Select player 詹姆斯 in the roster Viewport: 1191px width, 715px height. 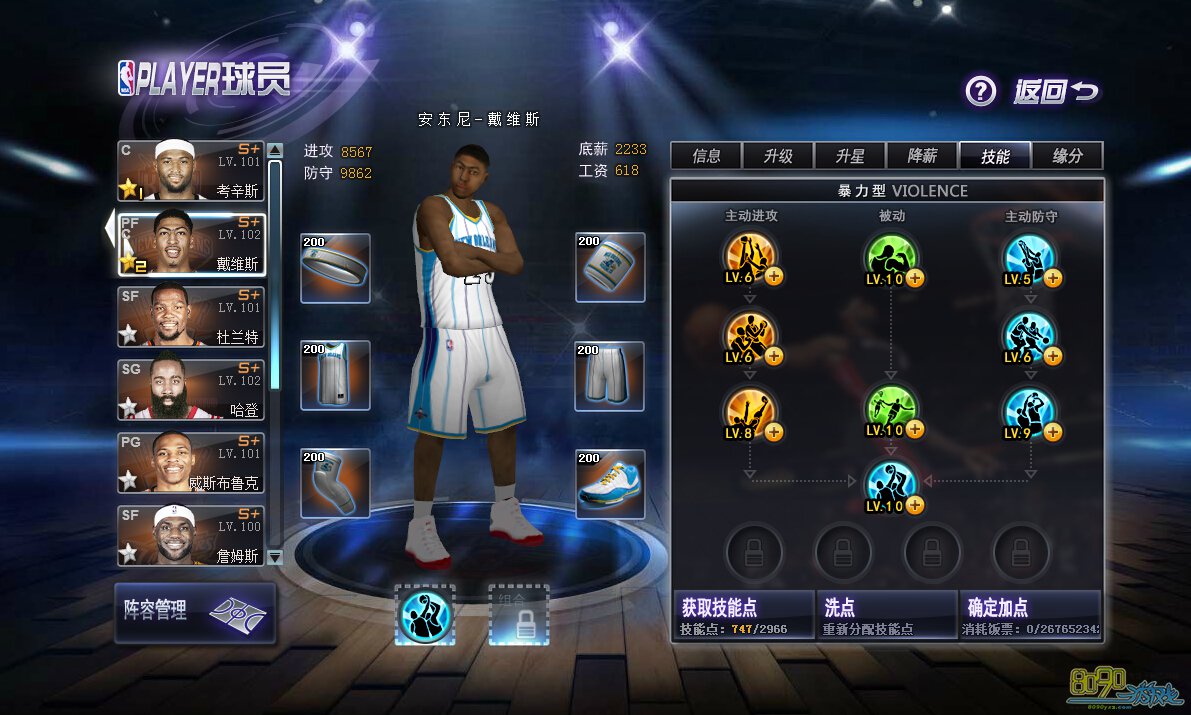pyautogui.click(x=191, y=535)
